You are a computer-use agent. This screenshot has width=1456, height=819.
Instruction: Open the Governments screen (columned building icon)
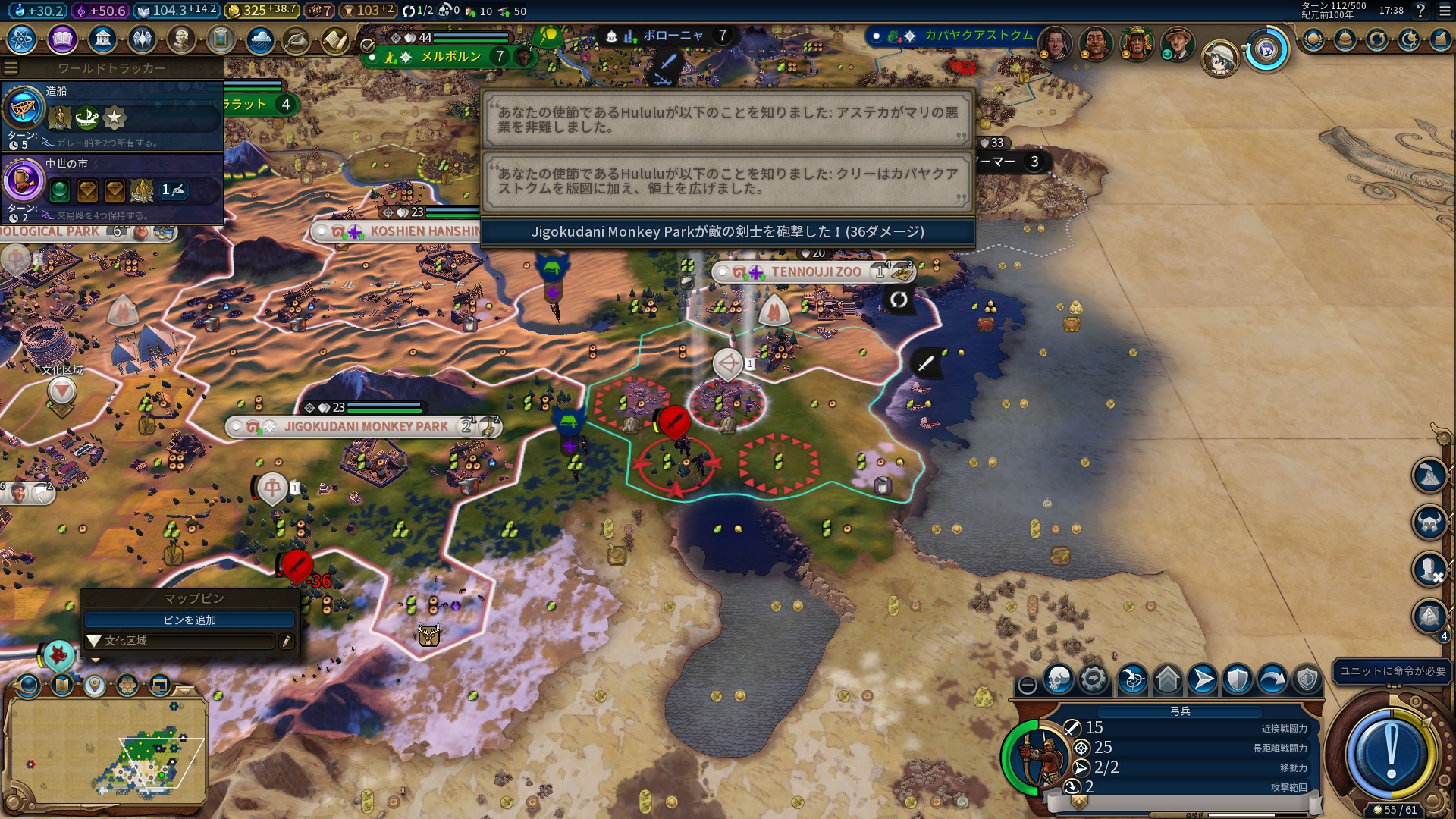102,39
